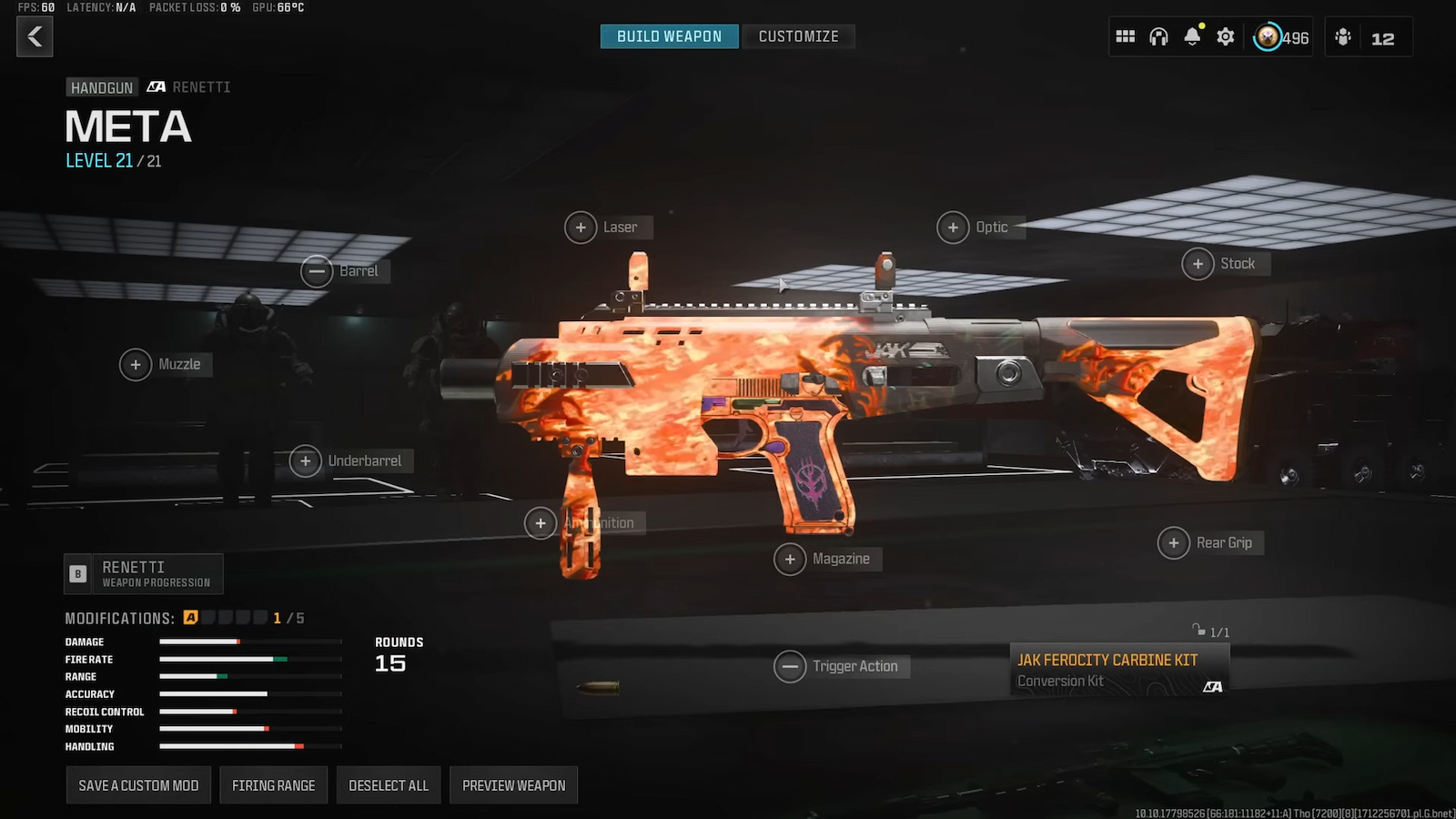Open the notifications bell
Viewport: 1456px width, 819px height.
coord(1192,36)
